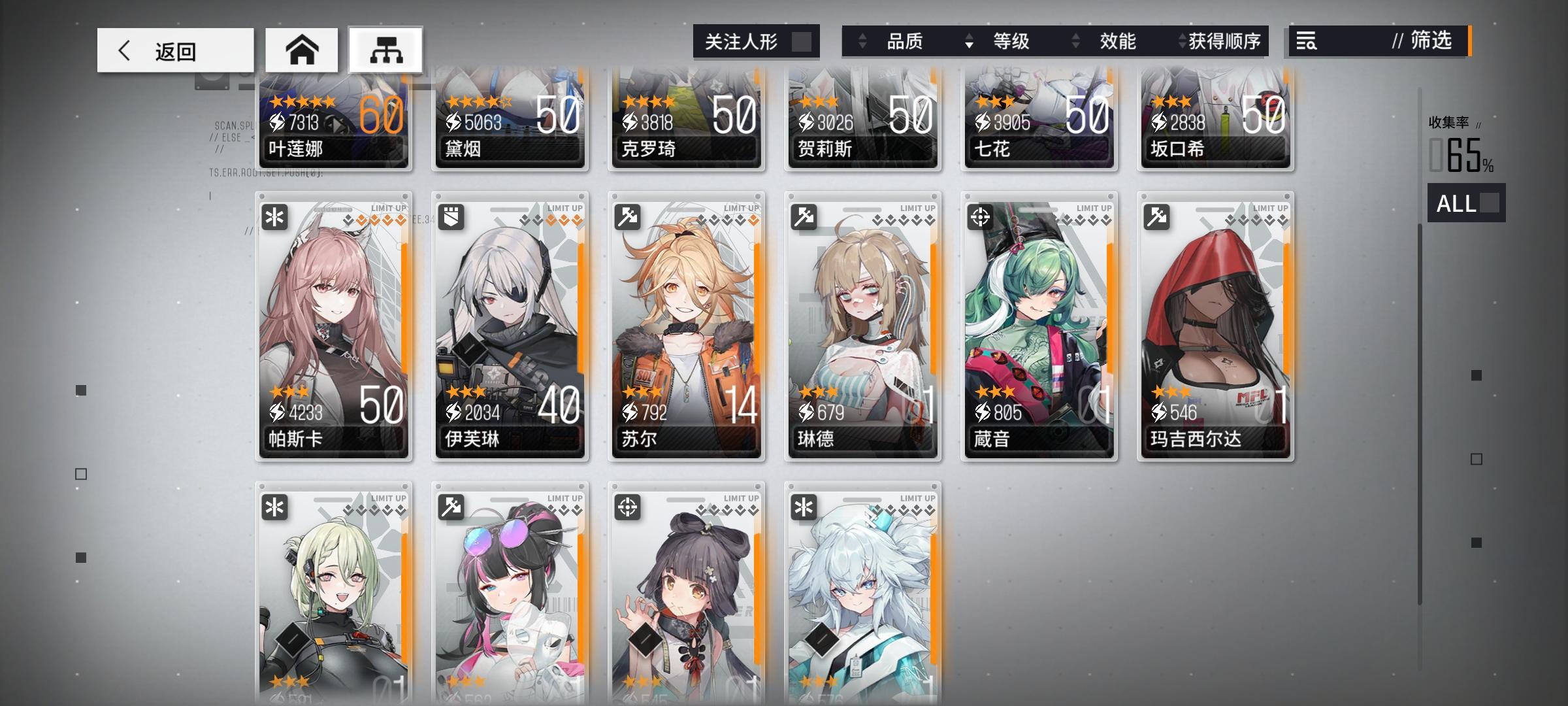The image size is (1568, 706).
Task: Select the lightning power icon on 叶莲娜's card
Action: tap(277, 120)
